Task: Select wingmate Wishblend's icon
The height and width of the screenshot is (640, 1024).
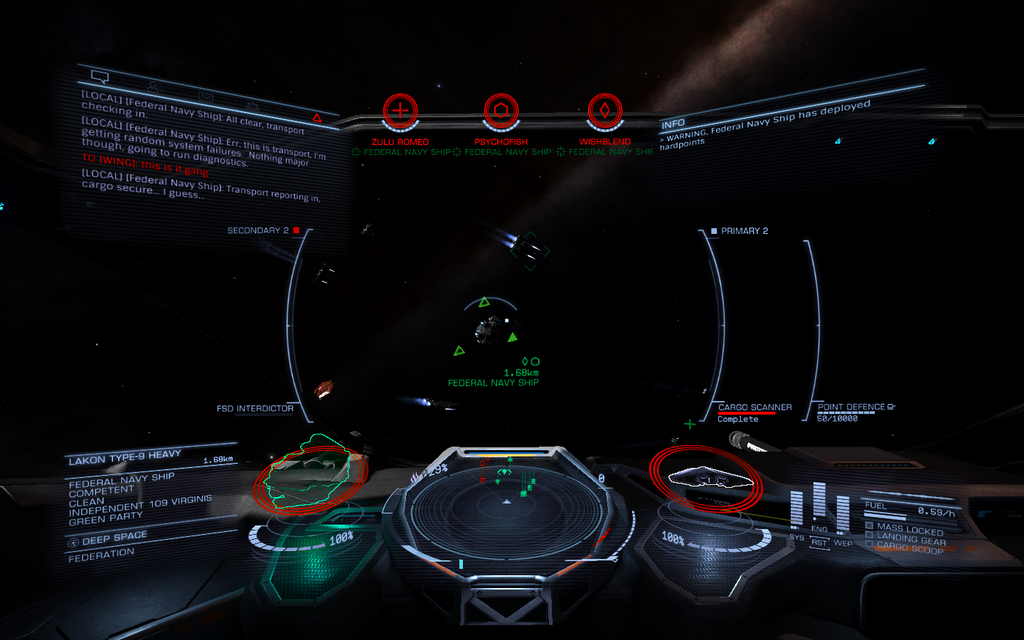Action: 604,110
